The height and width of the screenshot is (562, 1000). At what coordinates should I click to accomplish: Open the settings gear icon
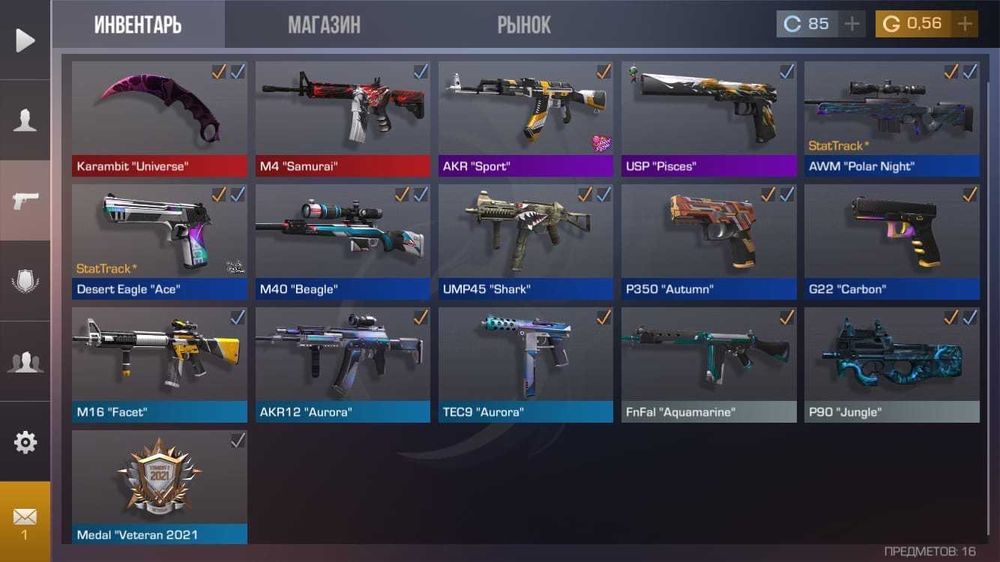[25, 442]
